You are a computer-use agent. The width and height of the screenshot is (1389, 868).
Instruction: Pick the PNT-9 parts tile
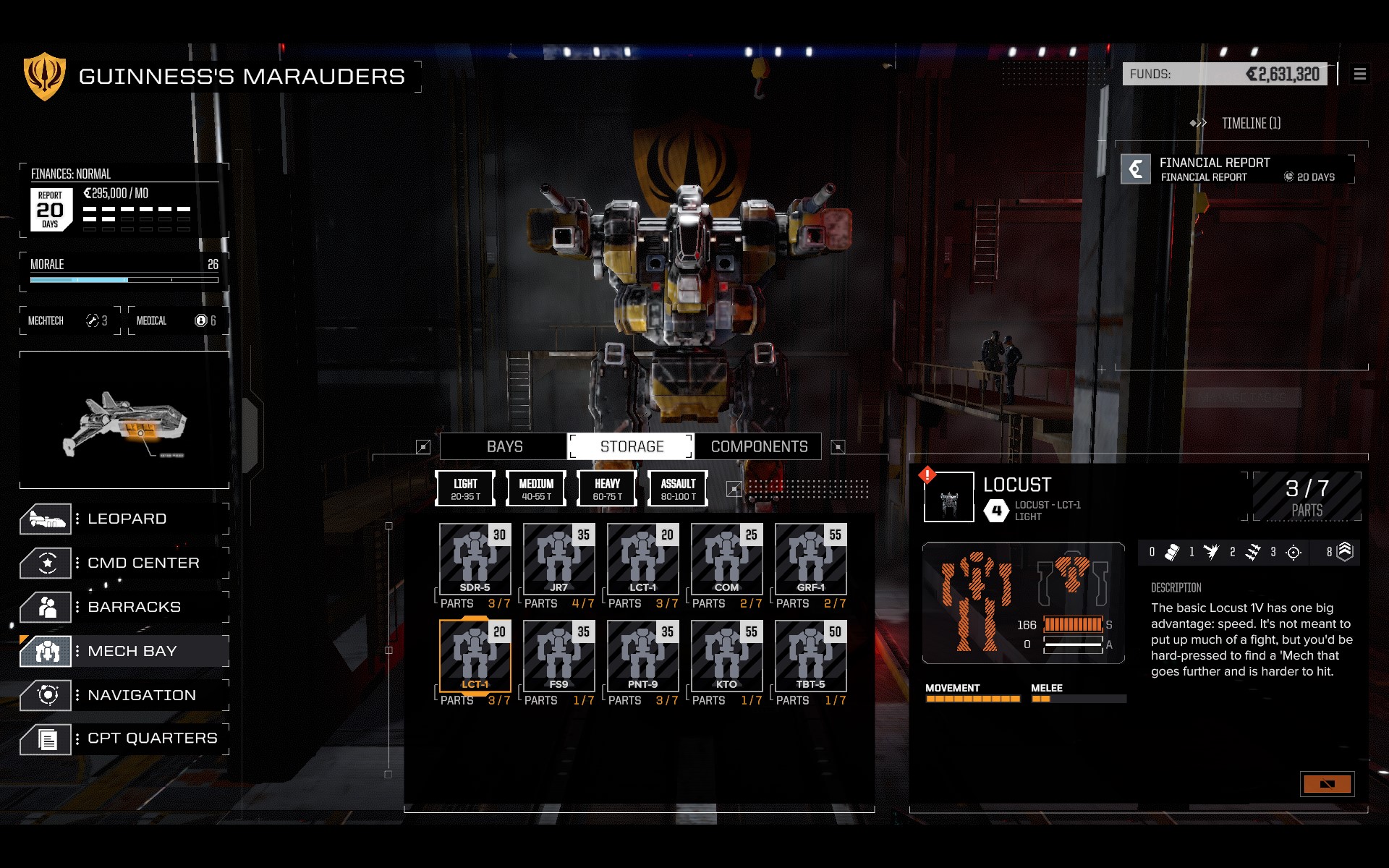pyautogui.click(x=643, y=657)
